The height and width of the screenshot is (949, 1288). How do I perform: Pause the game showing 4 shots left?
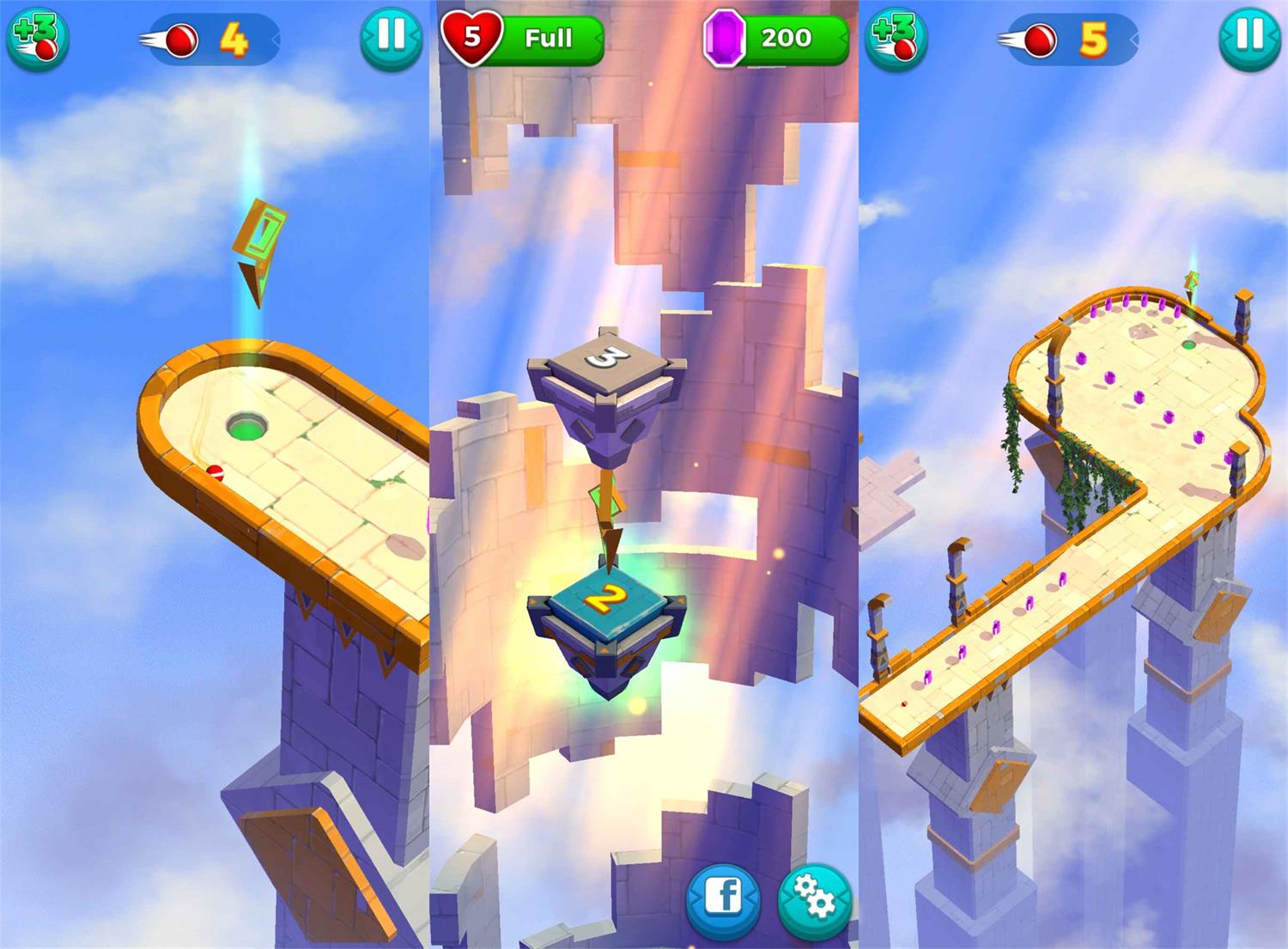pos(391,38)
